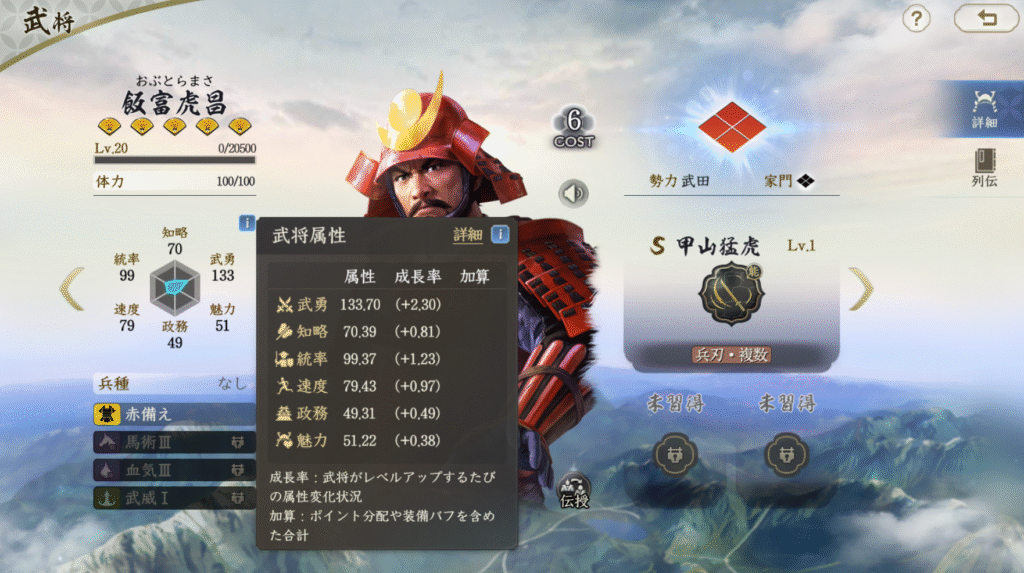The height and width of the screenshot is (573, 1024).
Task: Click the hexagon attribute radar chart
Action: [175, 288]
